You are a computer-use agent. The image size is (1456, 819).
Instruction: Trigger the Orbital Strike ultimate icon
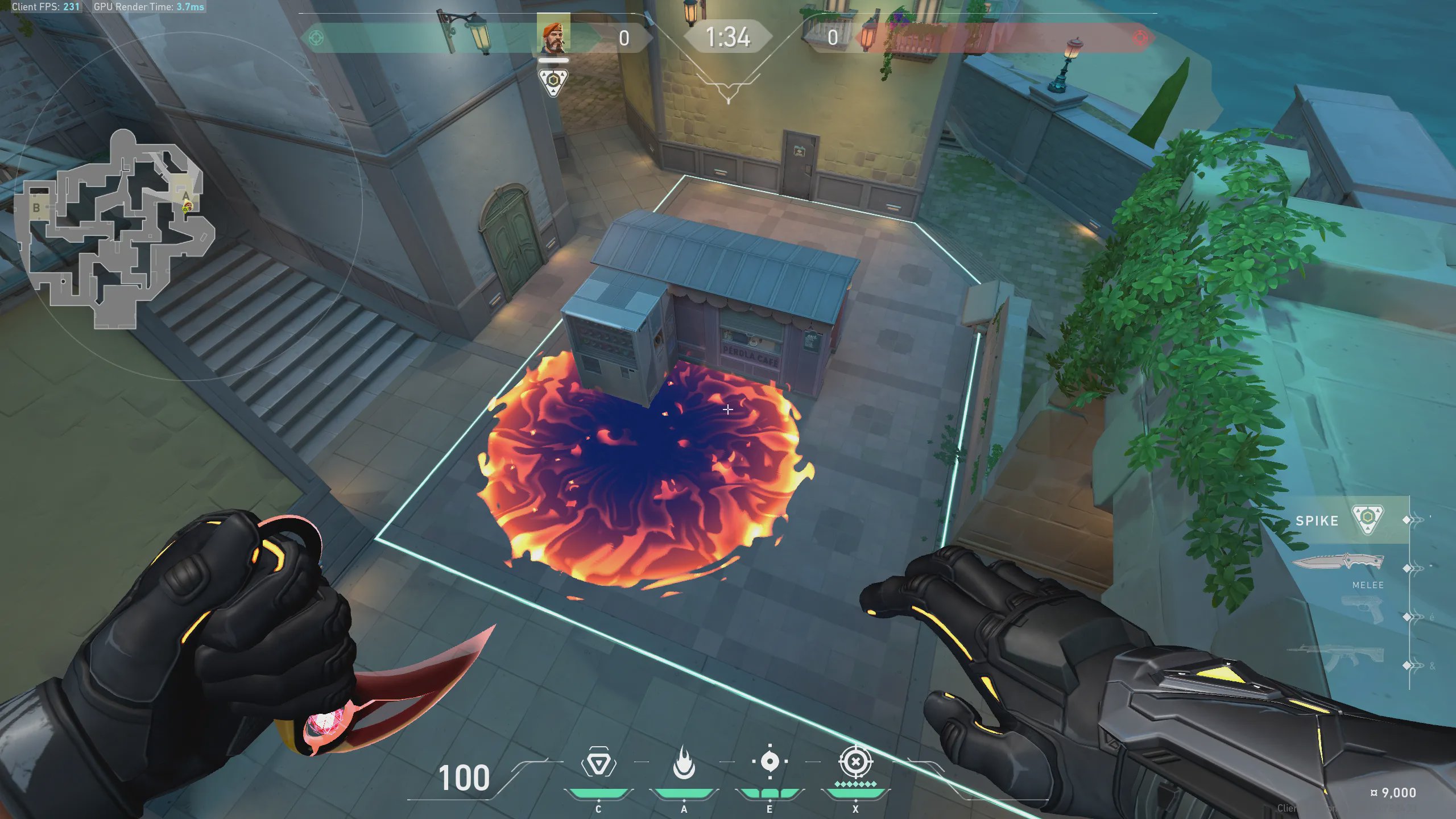tap(855, 762)
